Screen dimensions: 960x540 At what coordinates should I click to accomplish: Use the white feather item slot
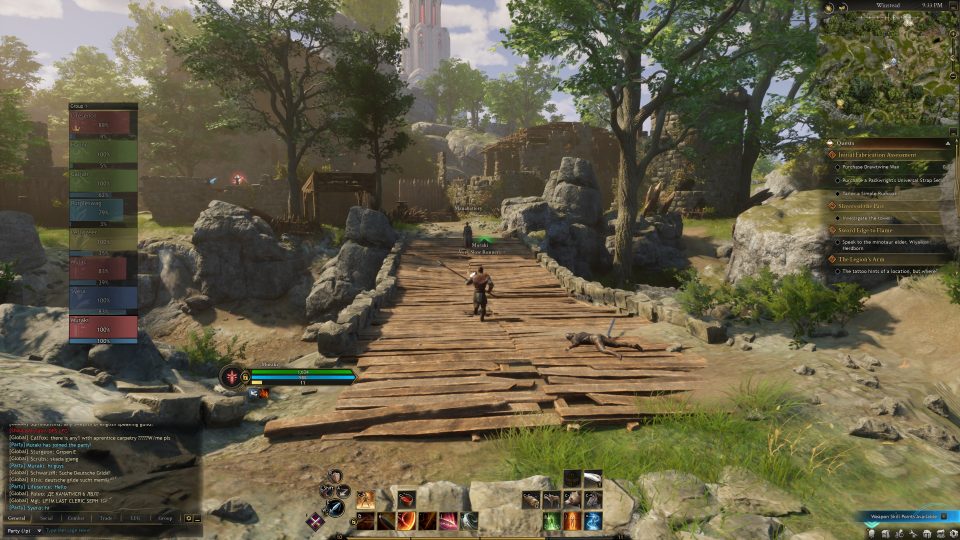(593, 478)
